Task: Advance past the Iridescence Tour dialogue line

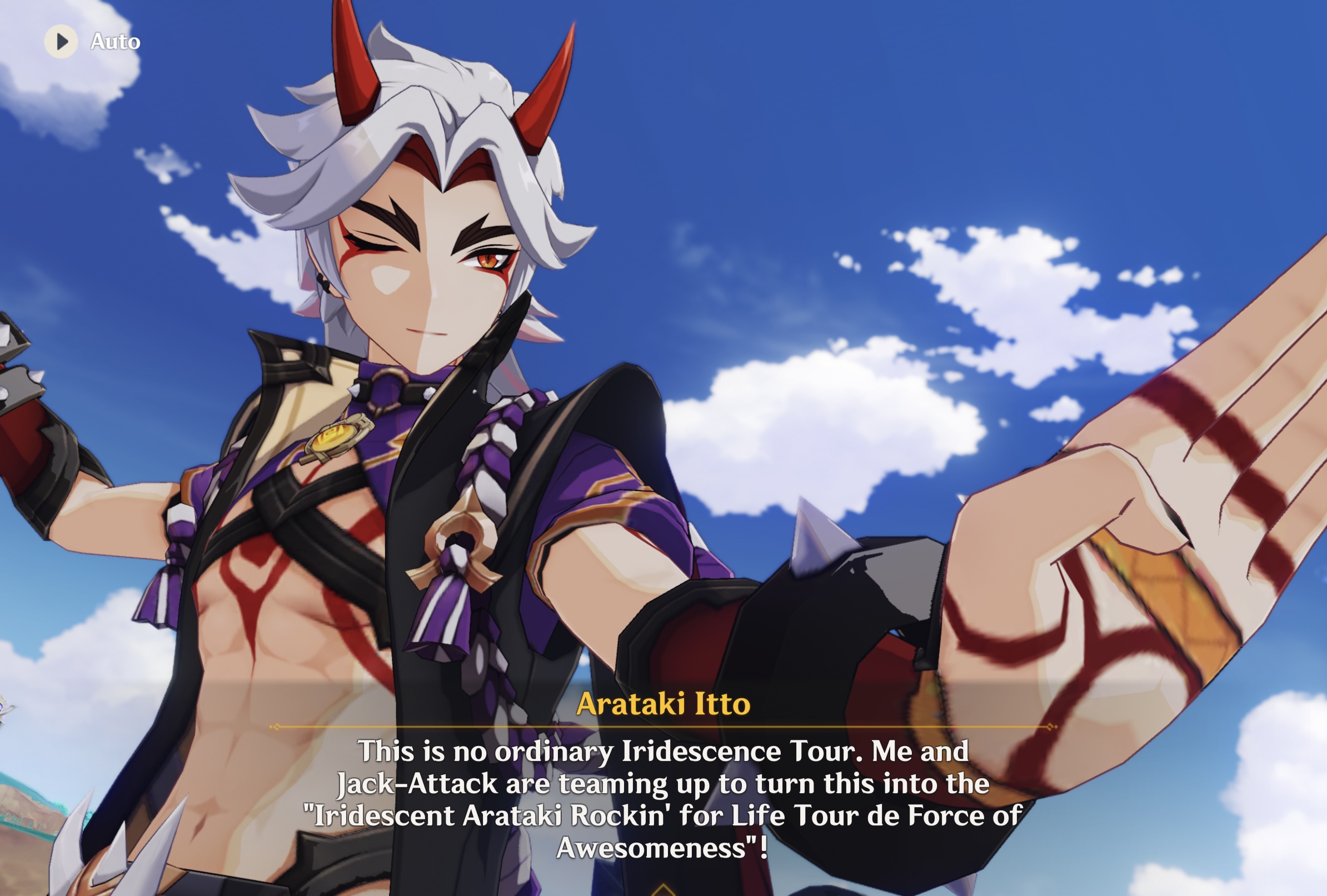Action: 663,799
